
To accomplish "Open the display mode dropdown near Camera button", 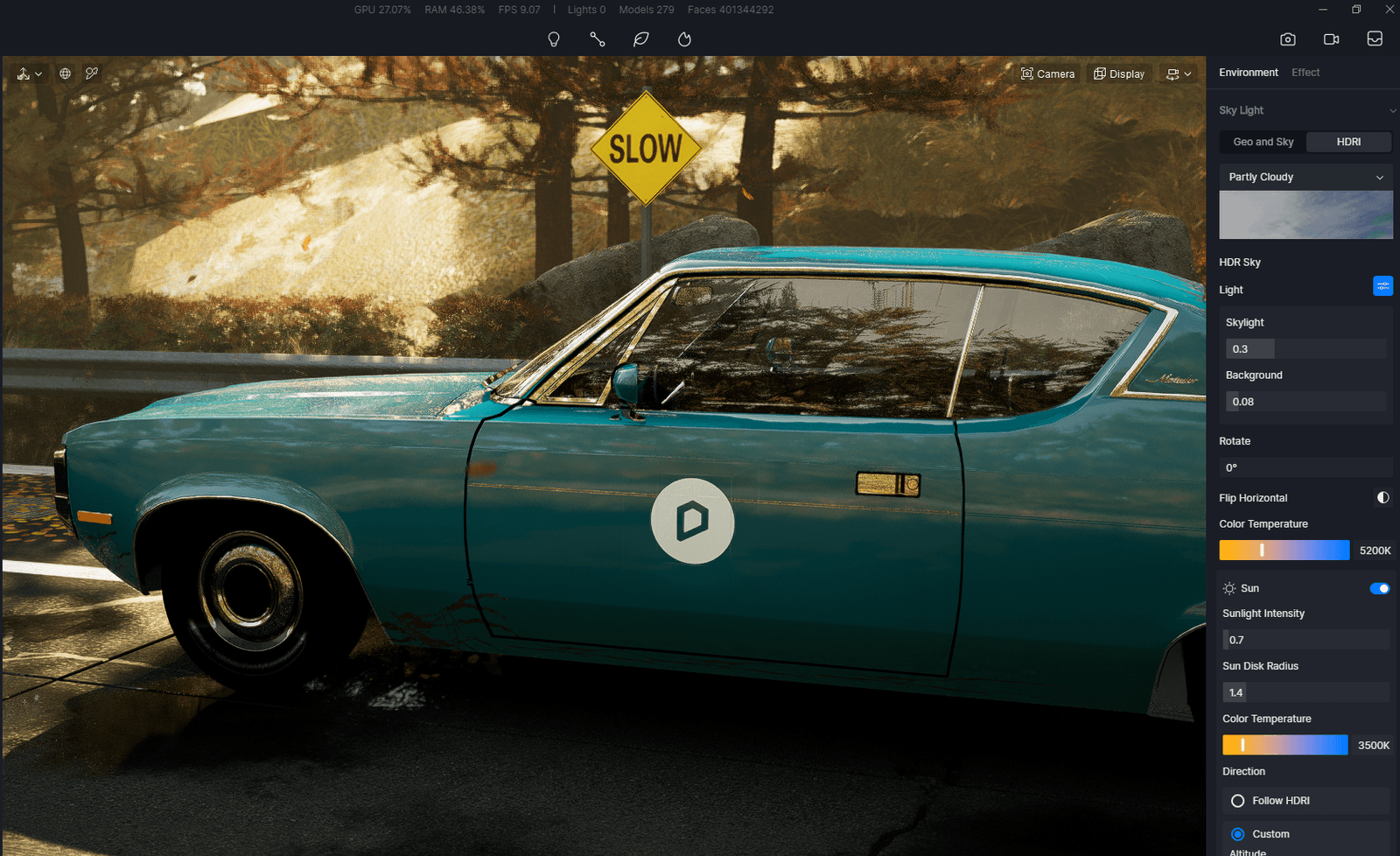I will tap(1178, 74).
